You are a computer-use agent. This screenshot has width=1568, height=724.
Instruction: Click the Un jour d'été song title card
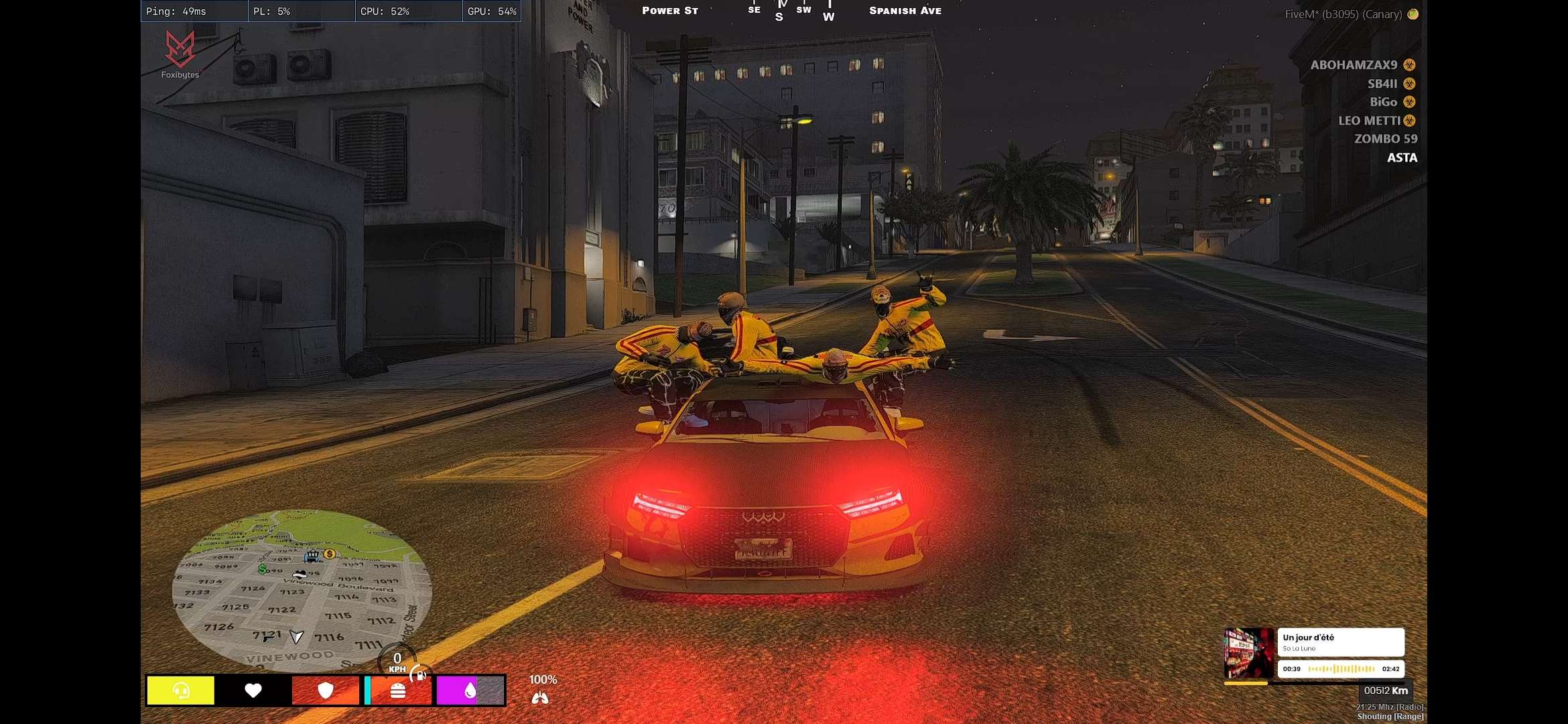[1340, 642]
